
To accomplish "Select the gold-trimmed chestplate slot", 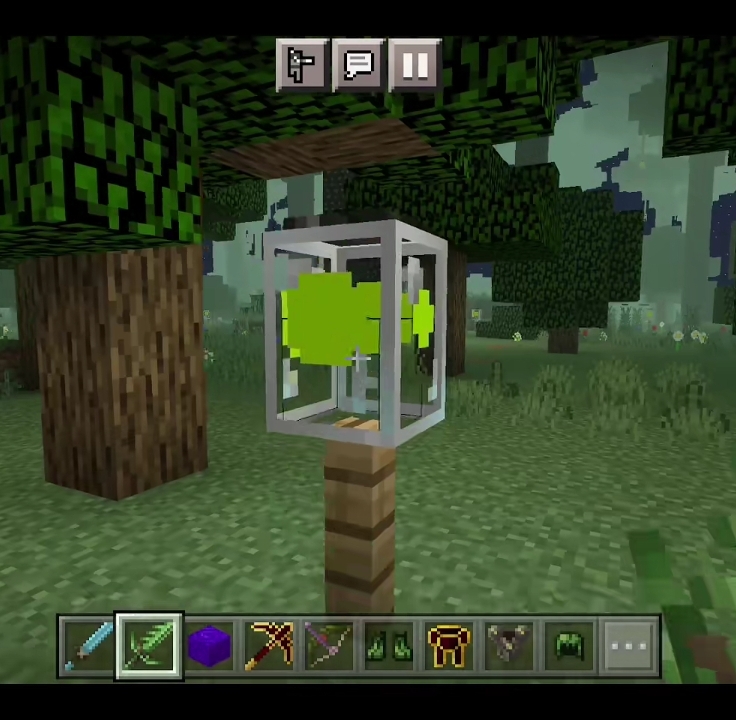I will pyautogui.click(x=449, y=646).
